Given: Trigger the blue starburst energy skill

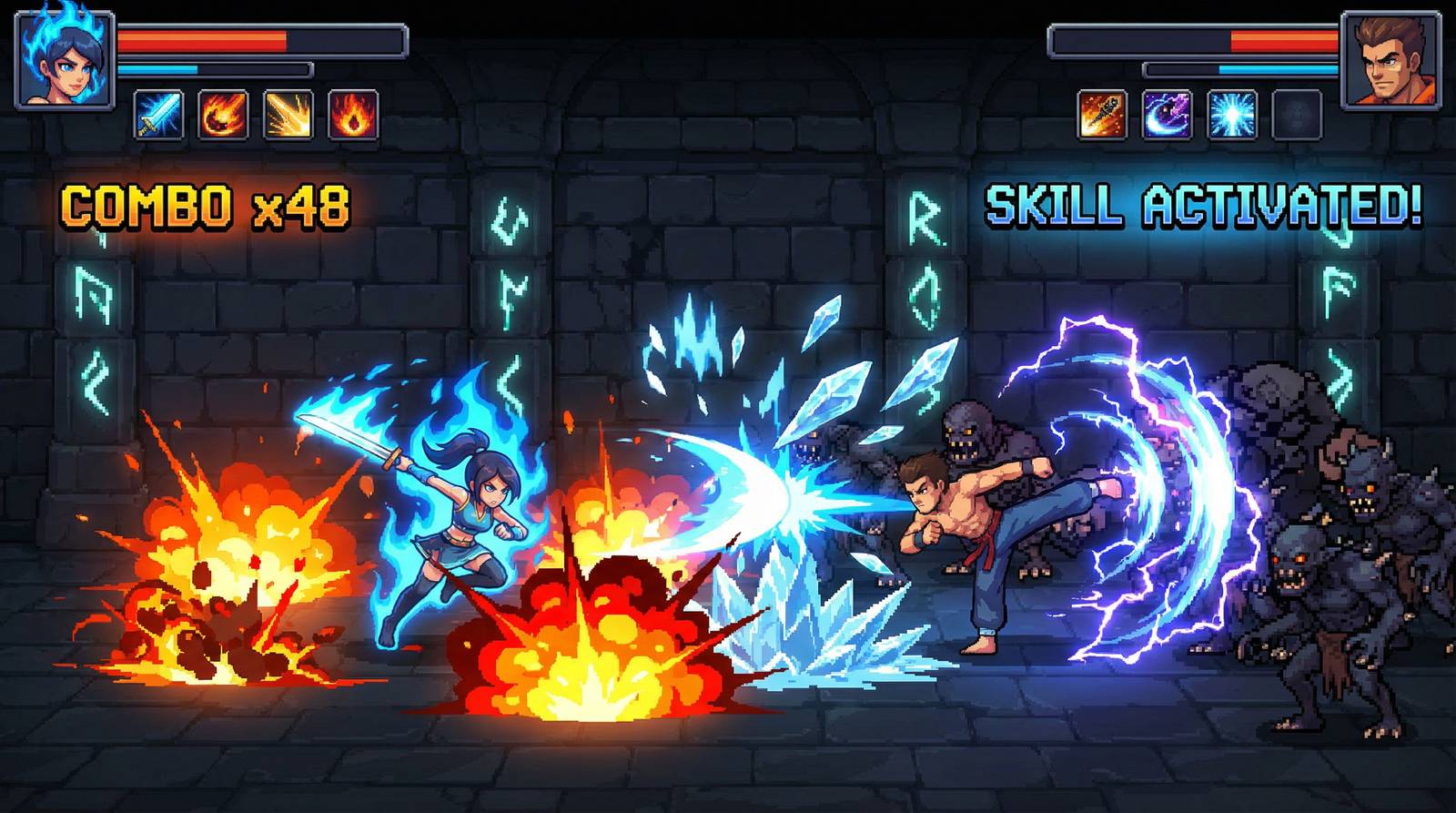Looking at the screenshot, I should (x=1232, y=115).
